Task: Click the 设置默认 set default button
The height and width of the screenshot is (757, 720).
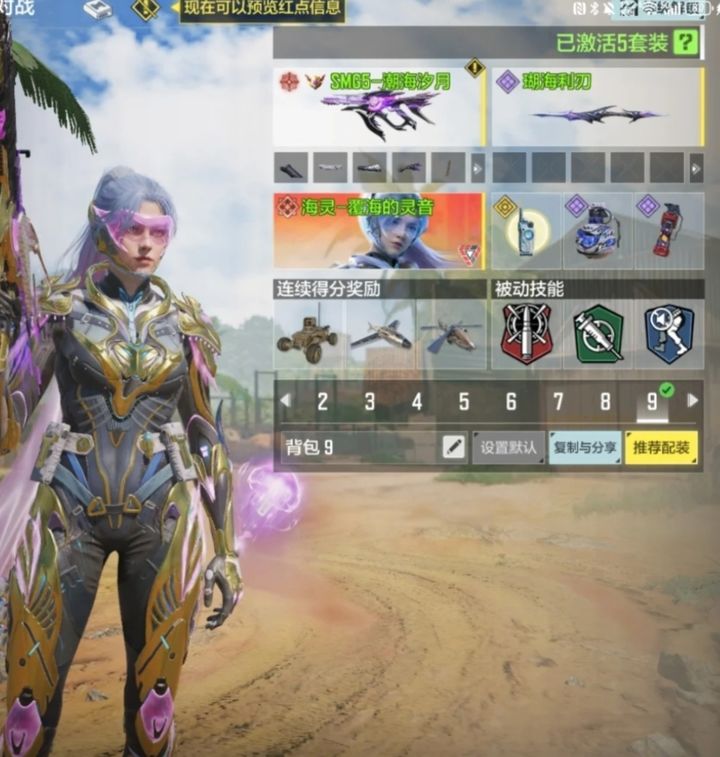Action: (509, 447)
